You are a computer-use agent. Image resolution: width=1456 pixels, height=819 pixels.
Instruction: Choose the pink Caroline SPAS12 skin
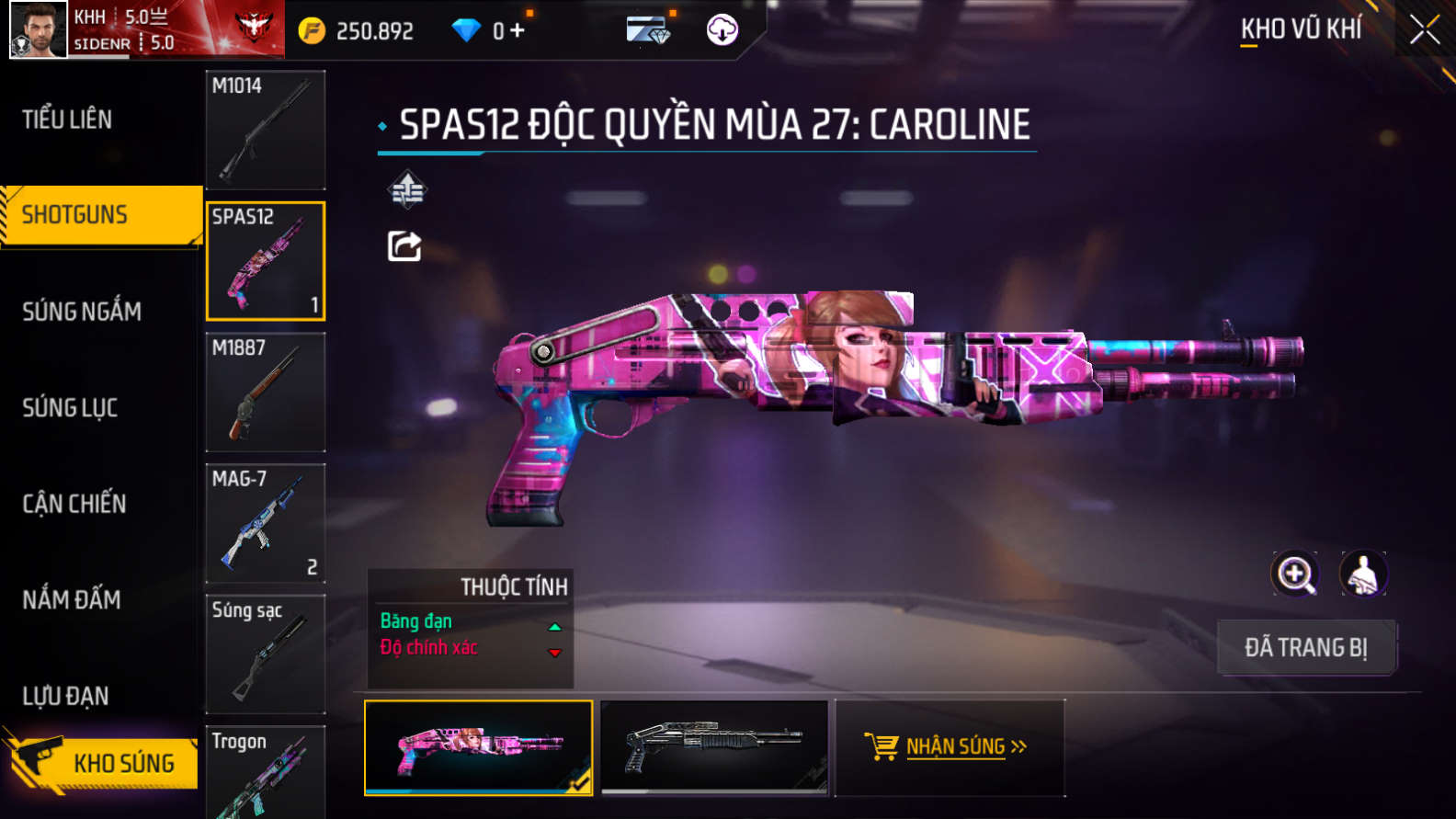pyautogui.click(x=478, y=747)
